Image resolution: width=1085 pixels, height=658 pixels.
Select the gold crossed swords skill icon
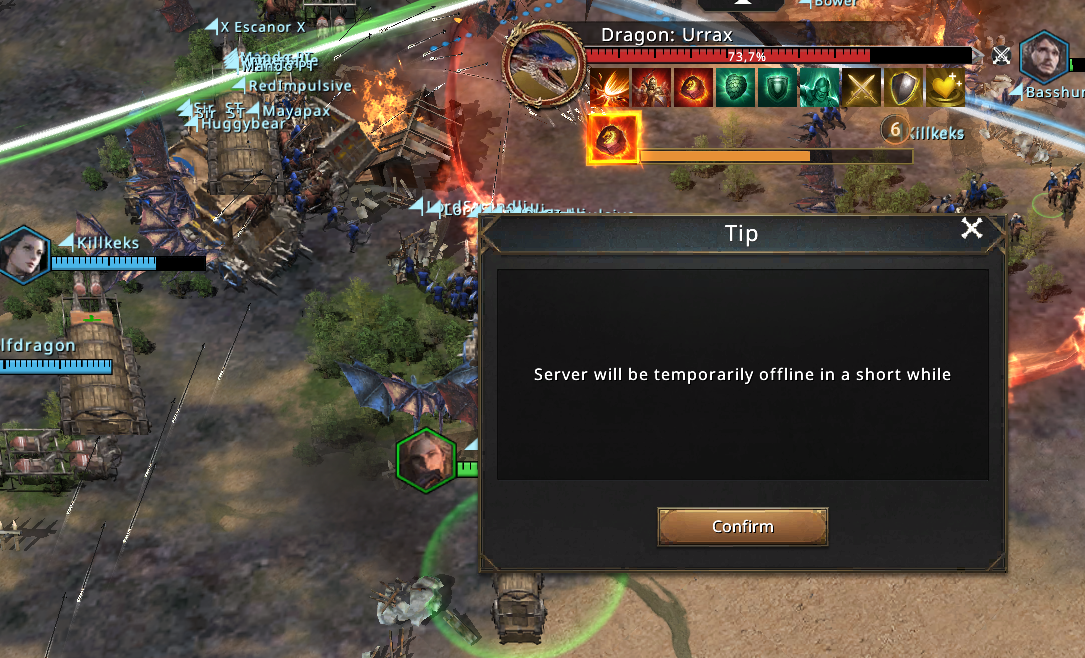[861, 87]
